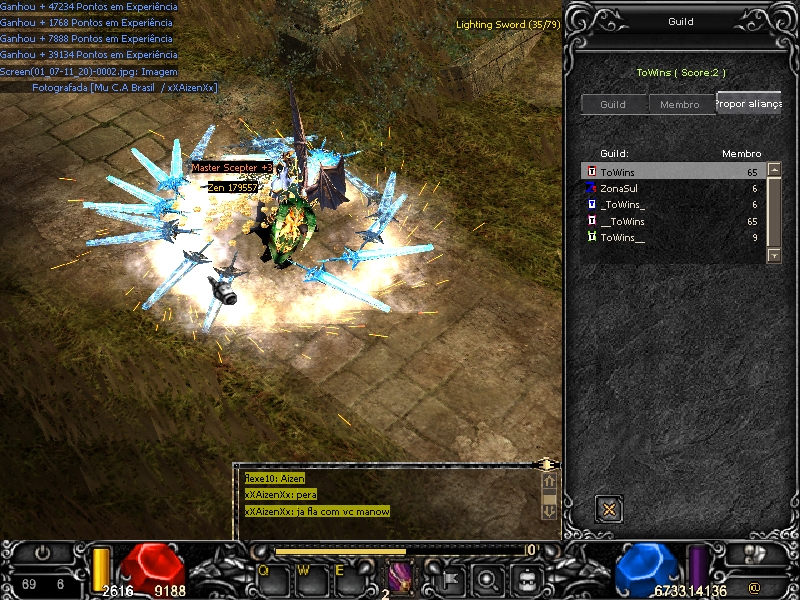Image resolution: width=800 pixels, height=600 pixels.
Task: Click the power button on the bottom-left HUD
Action: tap(42, 552)
